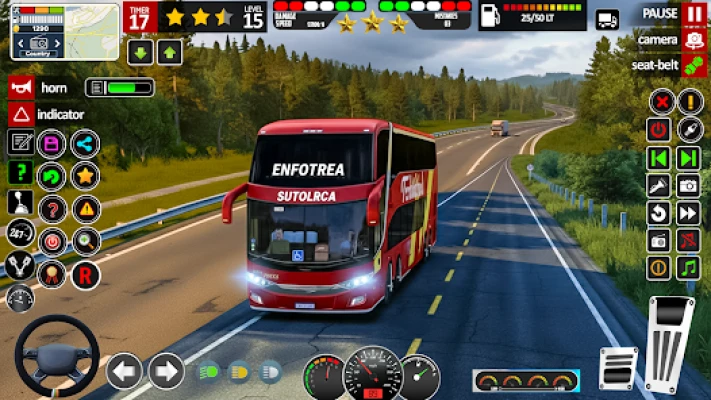Viewport: 711px width, 400px height.
Task: Pause the game
Action: coord(695,14)
